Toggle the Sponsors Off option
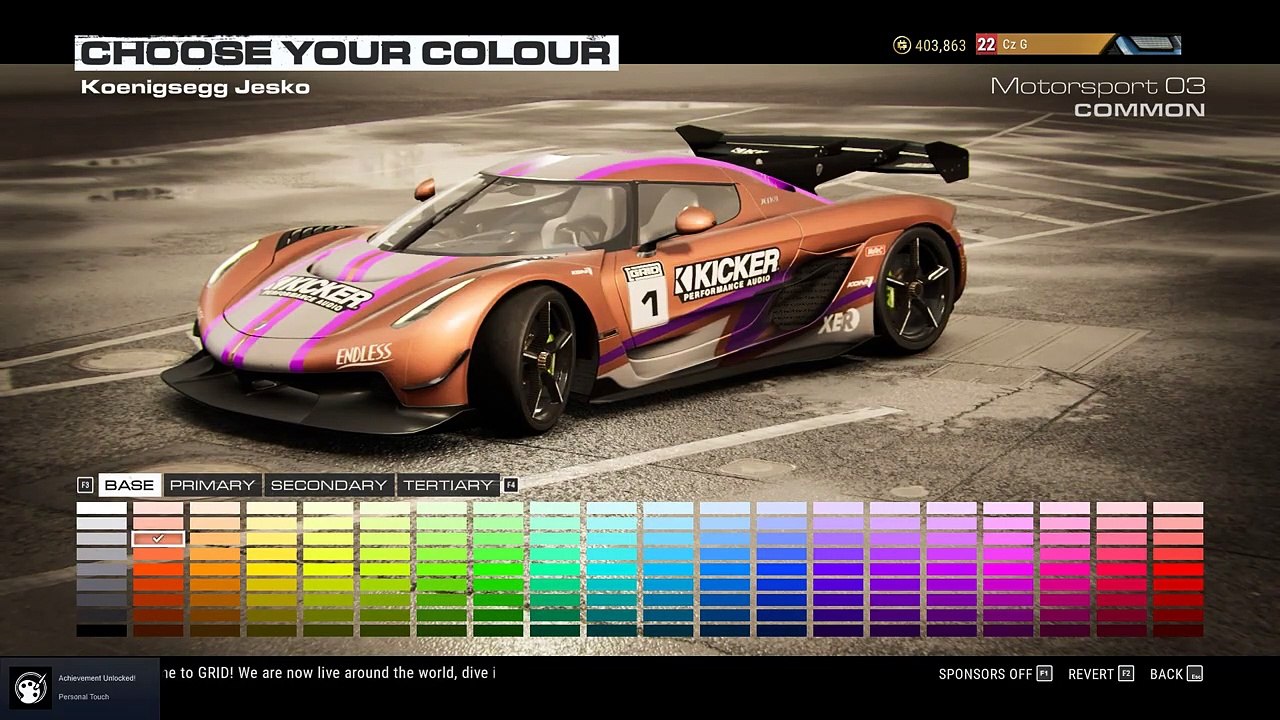1280x720 pixels. tap(995, 674)
